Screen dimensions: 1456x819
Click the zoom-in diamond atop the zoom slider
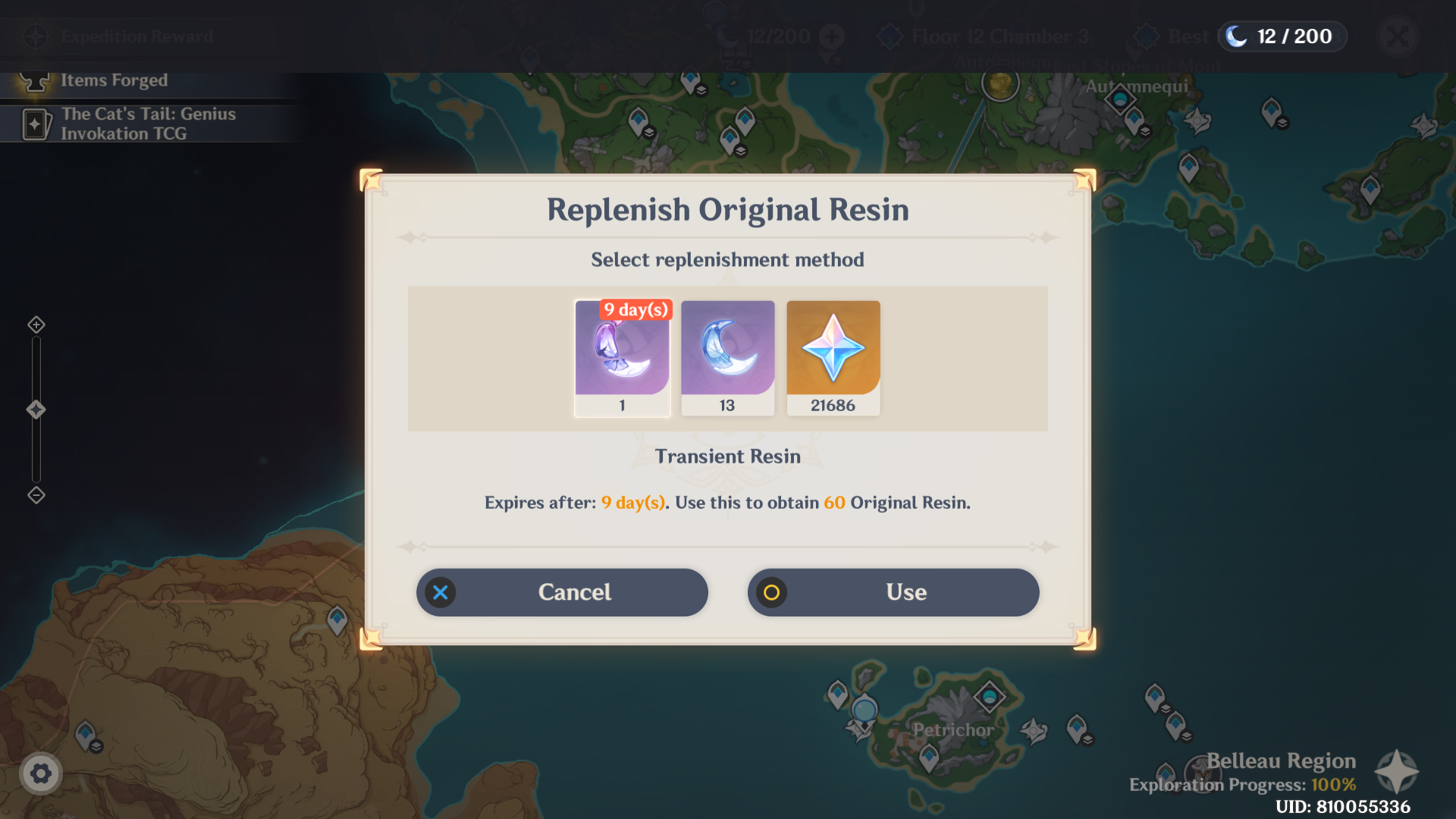coord(35,324)
